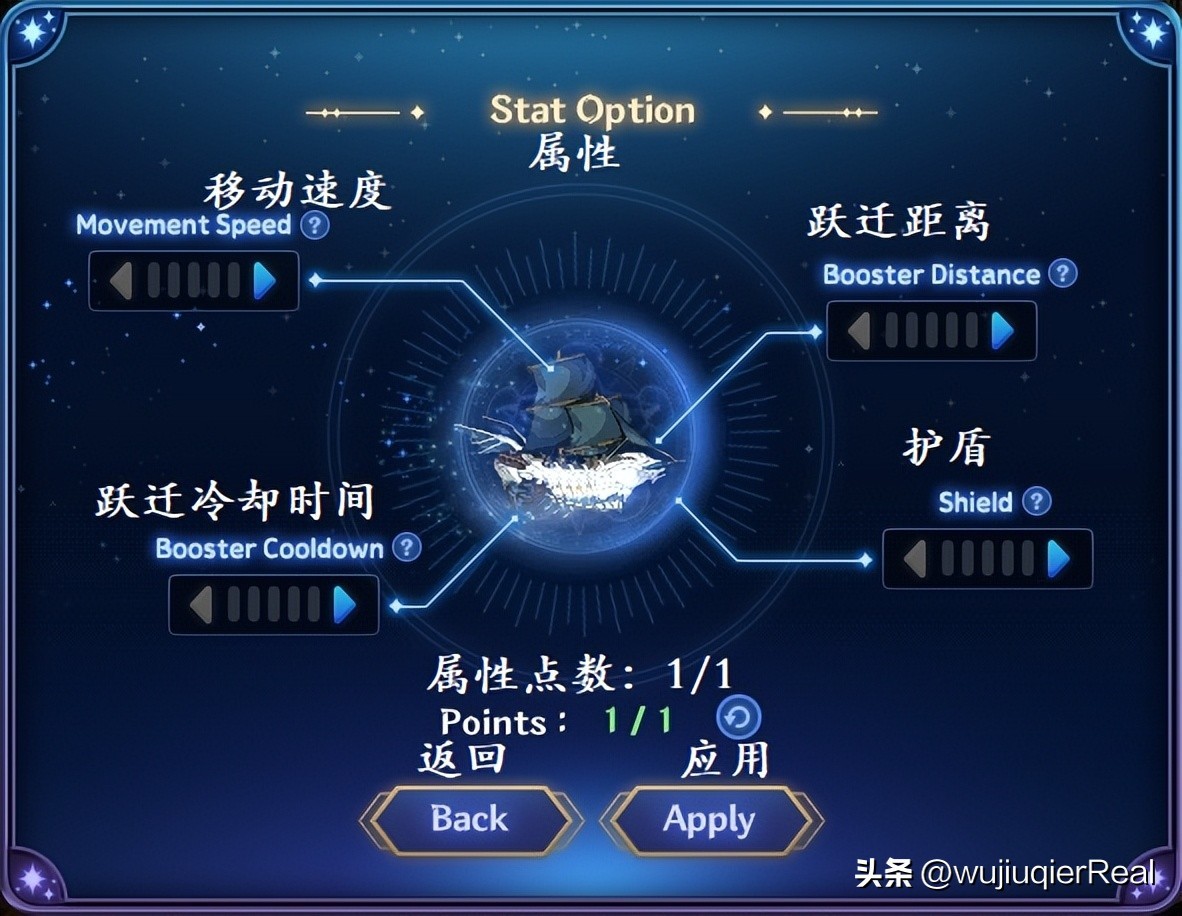View the Shield stat help icon
The image size is (1182, 916).
click(1037, 501)
